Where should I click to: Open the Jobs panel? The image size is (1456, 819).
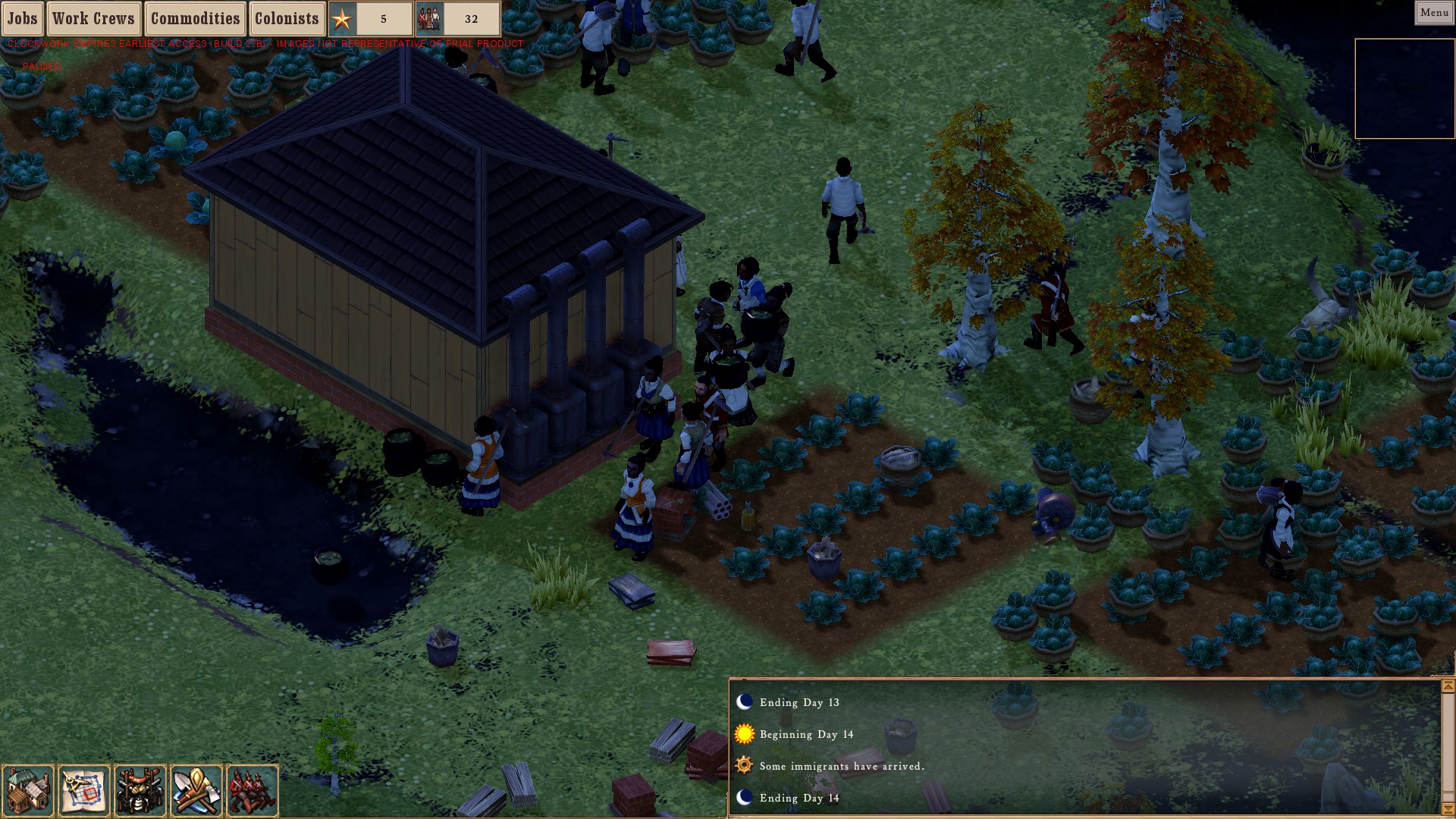[x=23, y=18]
